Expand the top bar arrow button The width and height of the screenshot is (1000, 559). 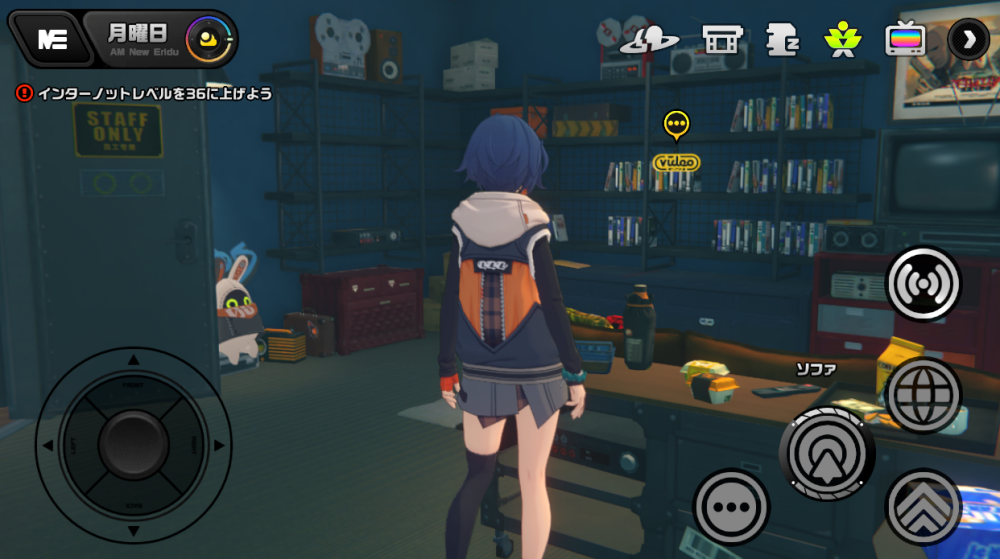(967, 39)
